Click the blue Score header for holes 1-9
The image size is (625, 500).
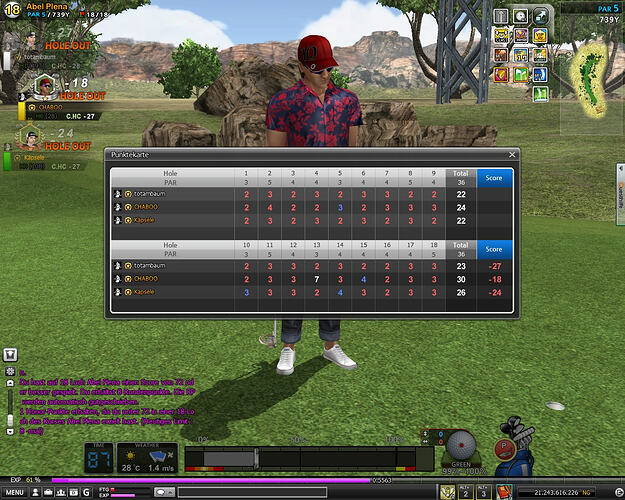pyautogui.click(x=494, y=178)
